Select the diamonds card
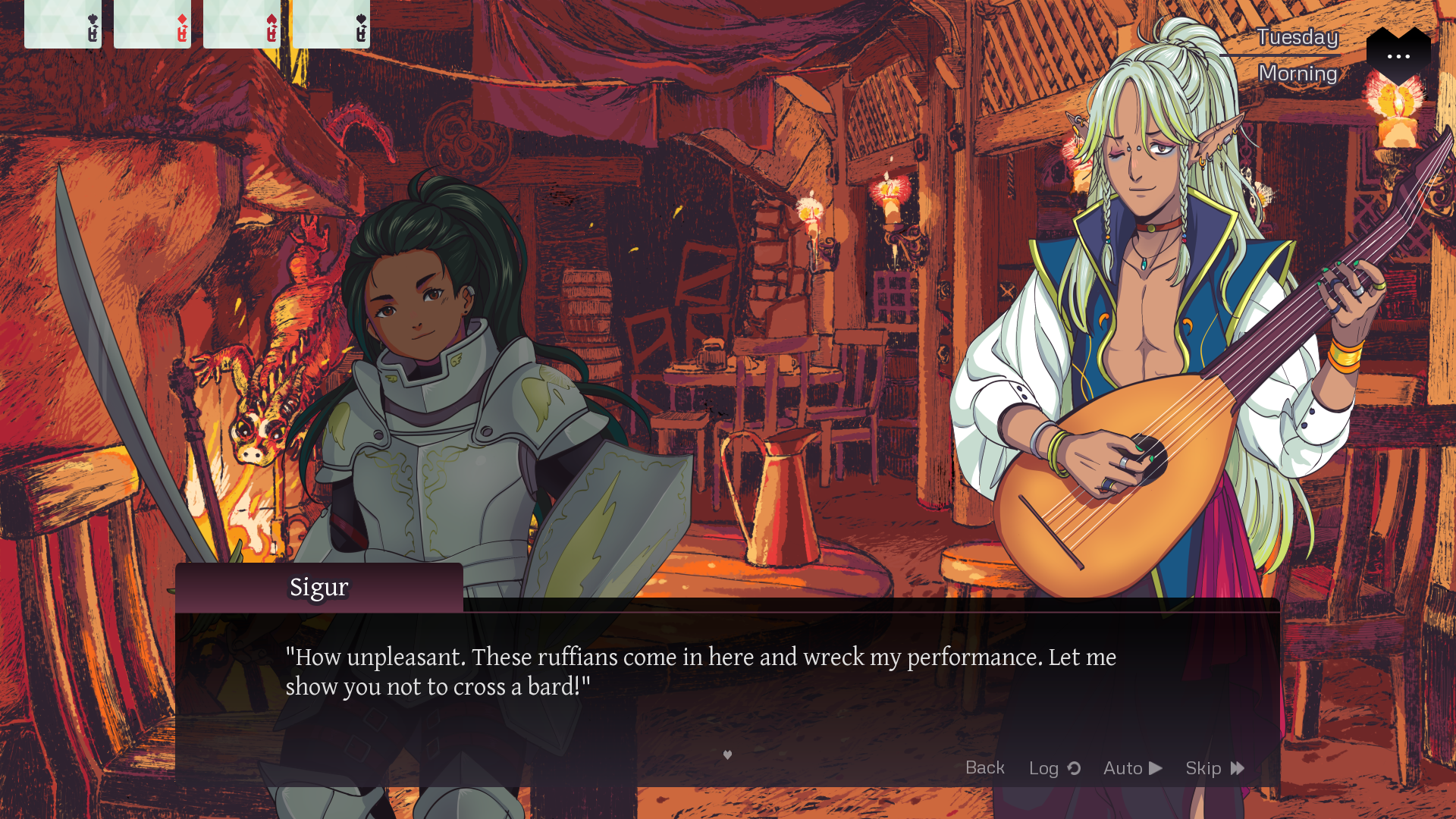The height and width of the screenshot is (819, 1456). pyautogui.click(x=152, y=24)
